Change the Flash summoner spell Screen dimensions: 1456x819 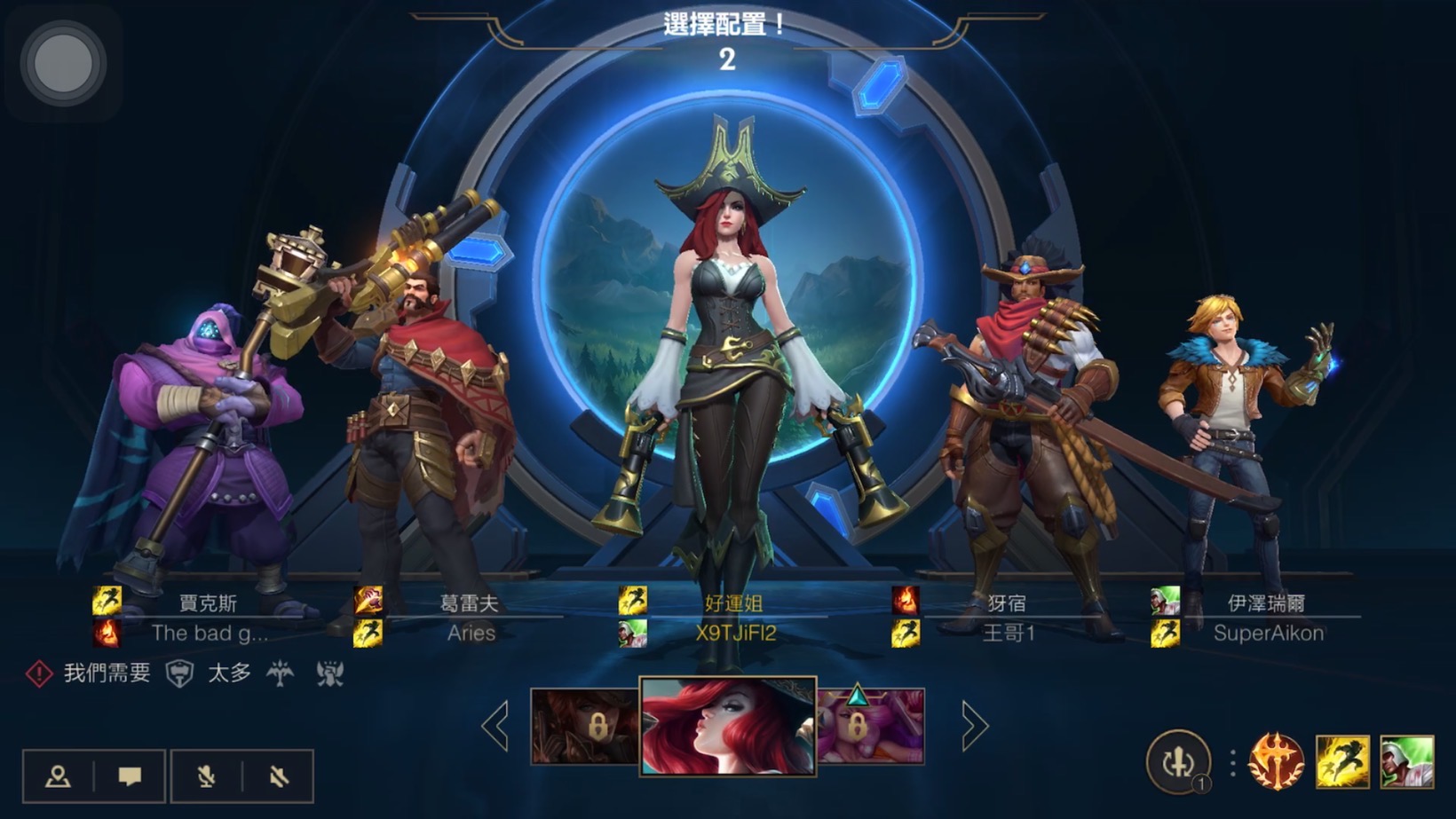[x=1341, y=761]
